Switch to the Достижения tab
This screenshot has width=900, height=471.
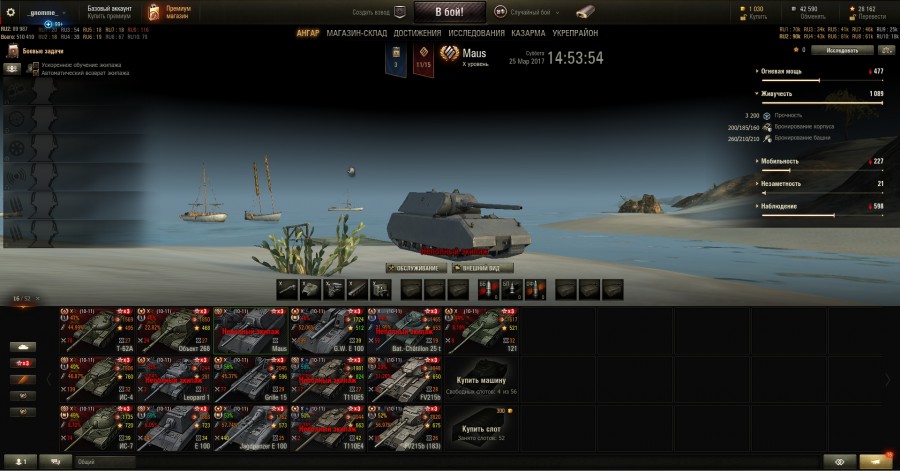[416, 33]
